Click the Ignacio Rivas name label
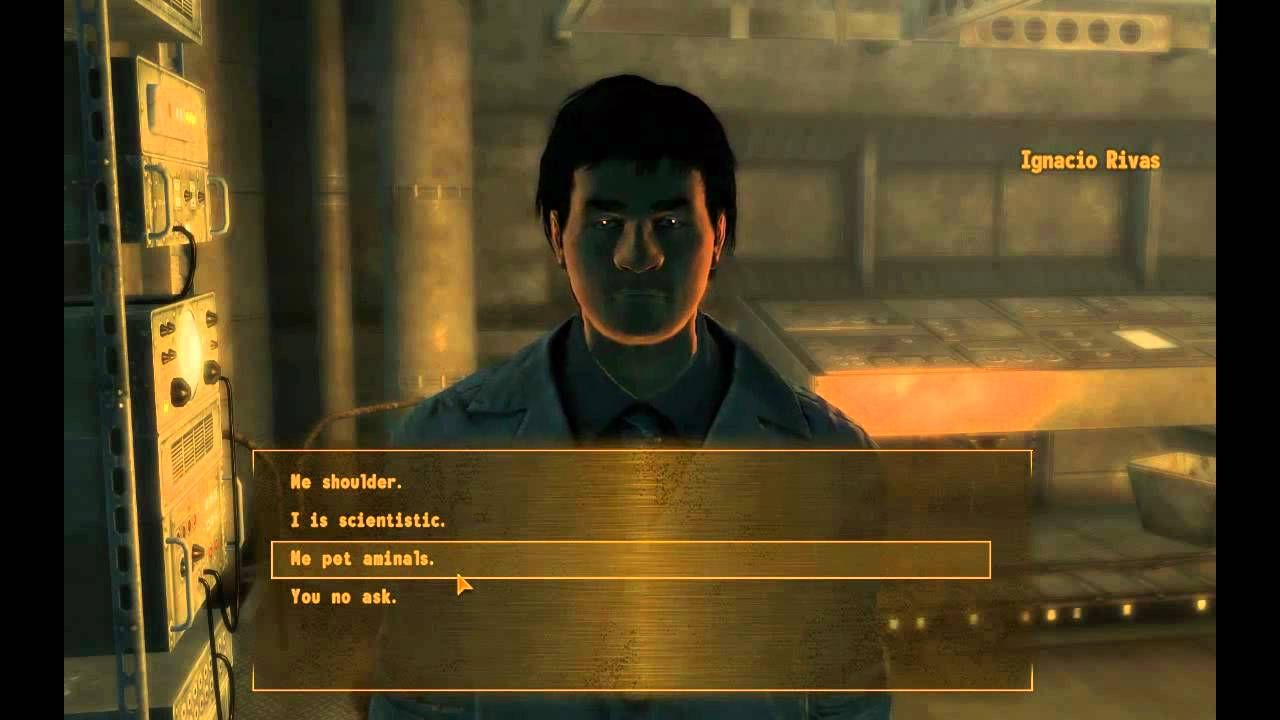1280x720 pixels. pyautogui.click(x=1089, y=156)
